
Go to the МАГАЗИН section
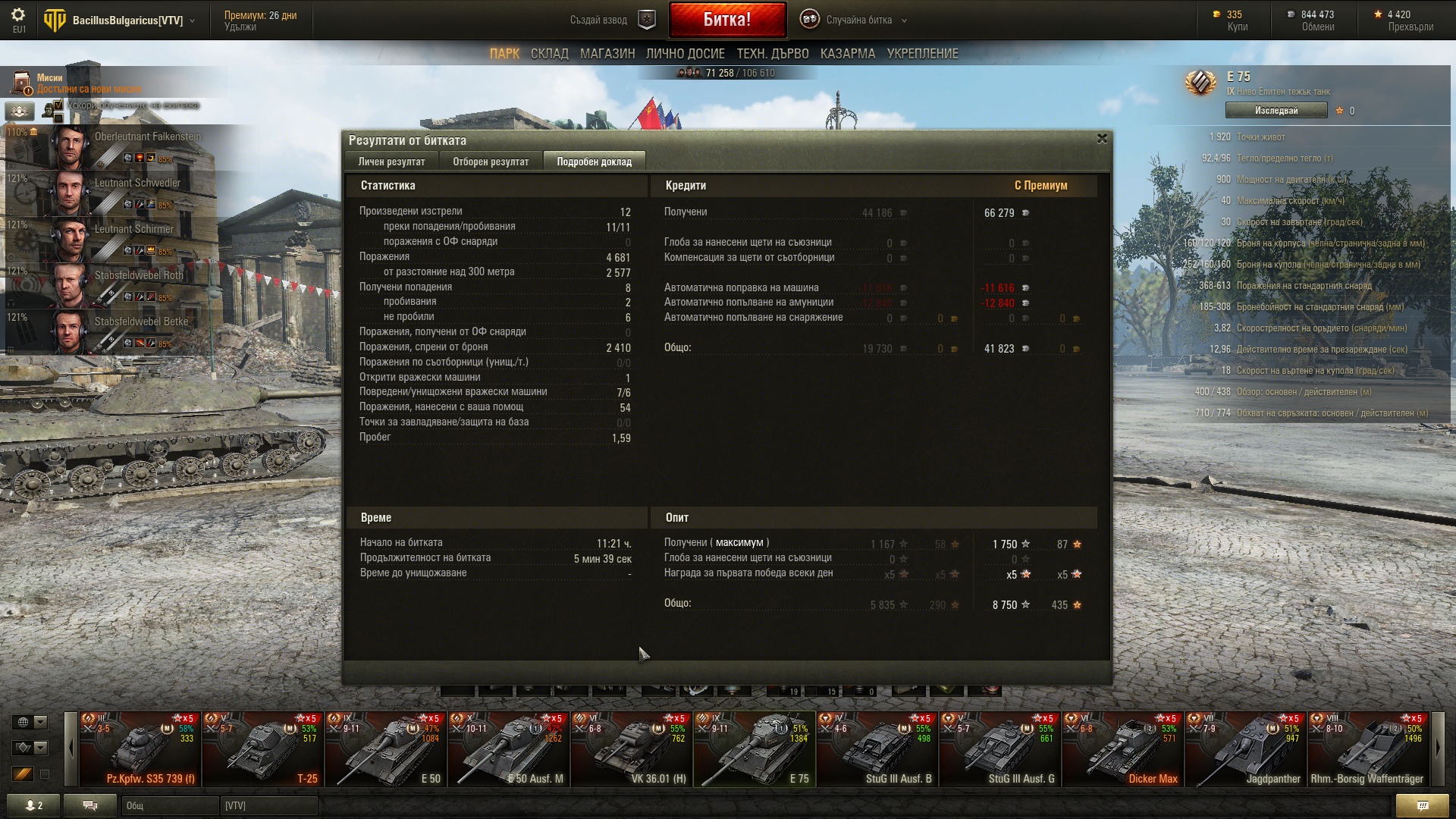point(607,54)
